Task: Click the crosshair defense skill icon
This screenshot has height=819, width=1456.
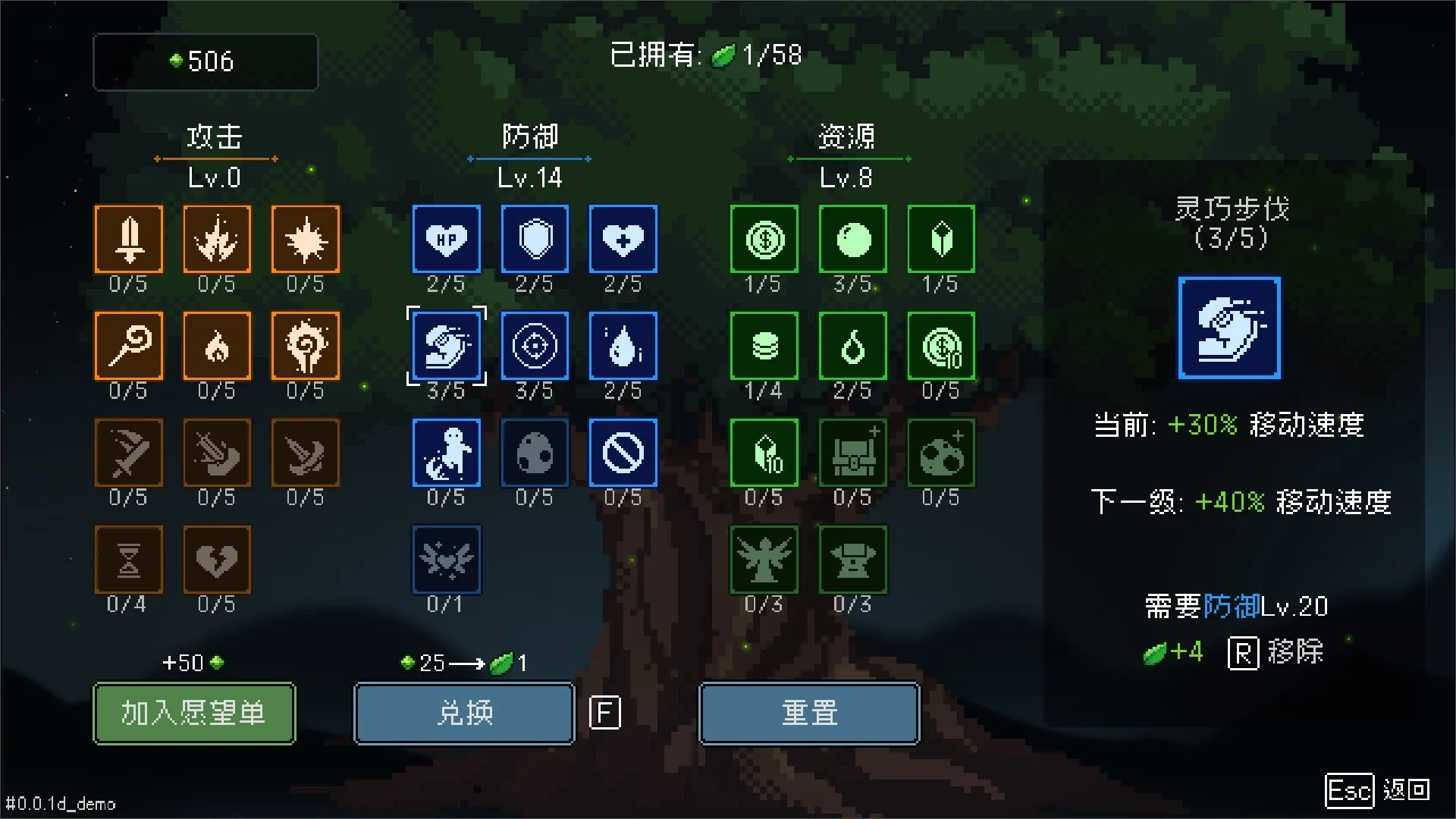Action: [x=535, y=347]
